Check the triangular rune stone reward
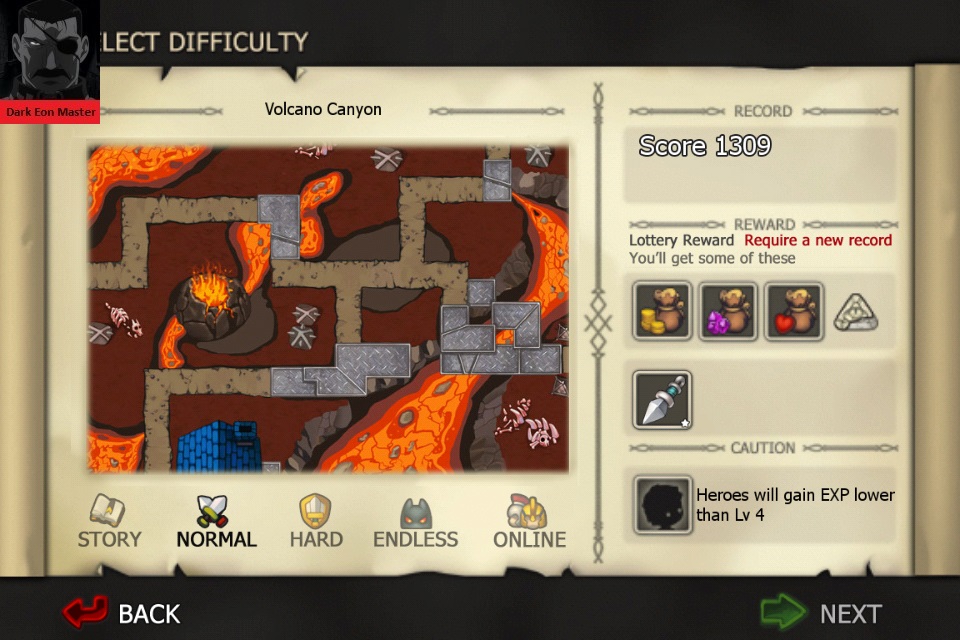 (855, 313)
